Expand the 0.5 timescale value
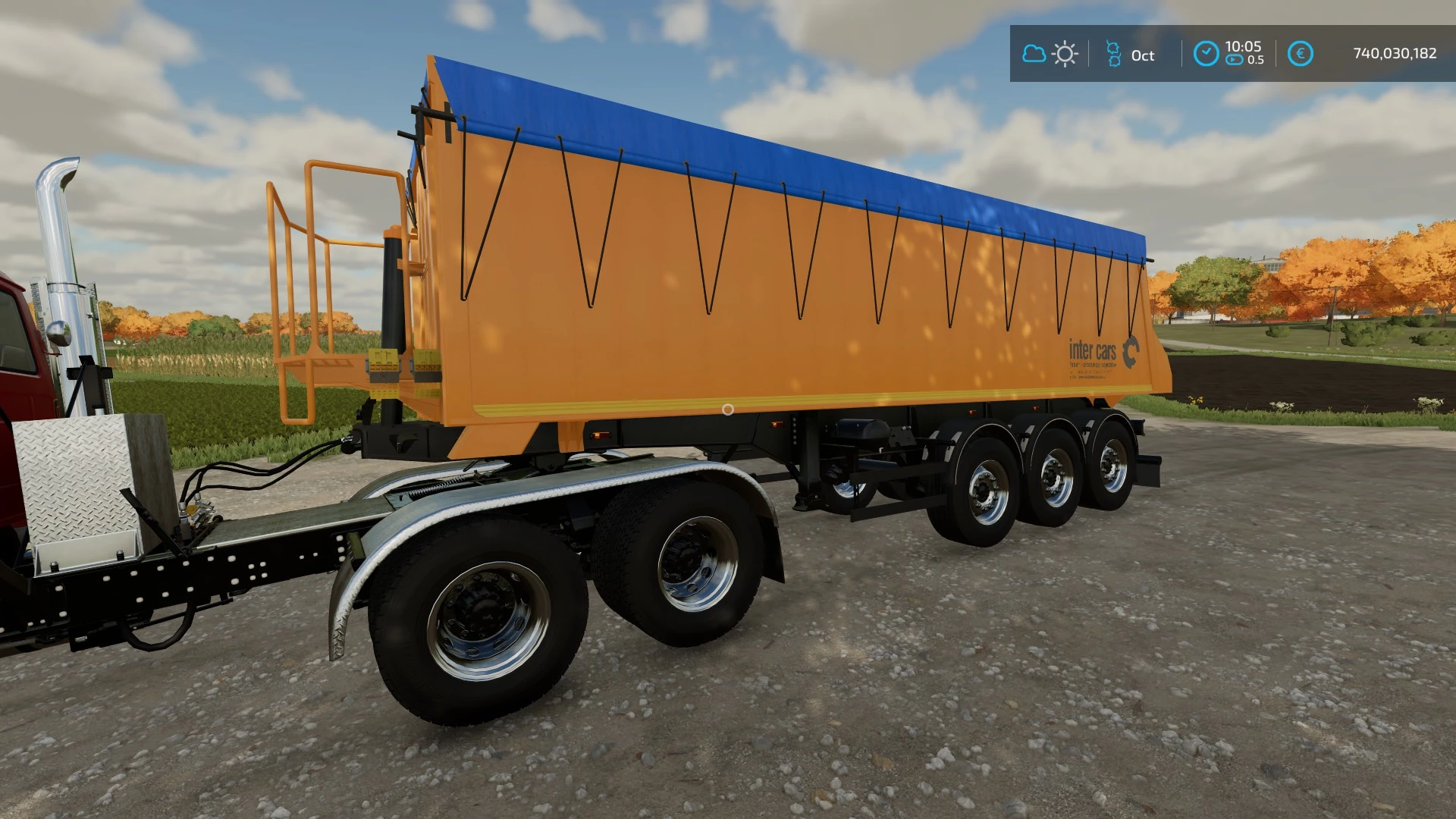This screenshot has height=819, width=1456. pos(1257,61)
